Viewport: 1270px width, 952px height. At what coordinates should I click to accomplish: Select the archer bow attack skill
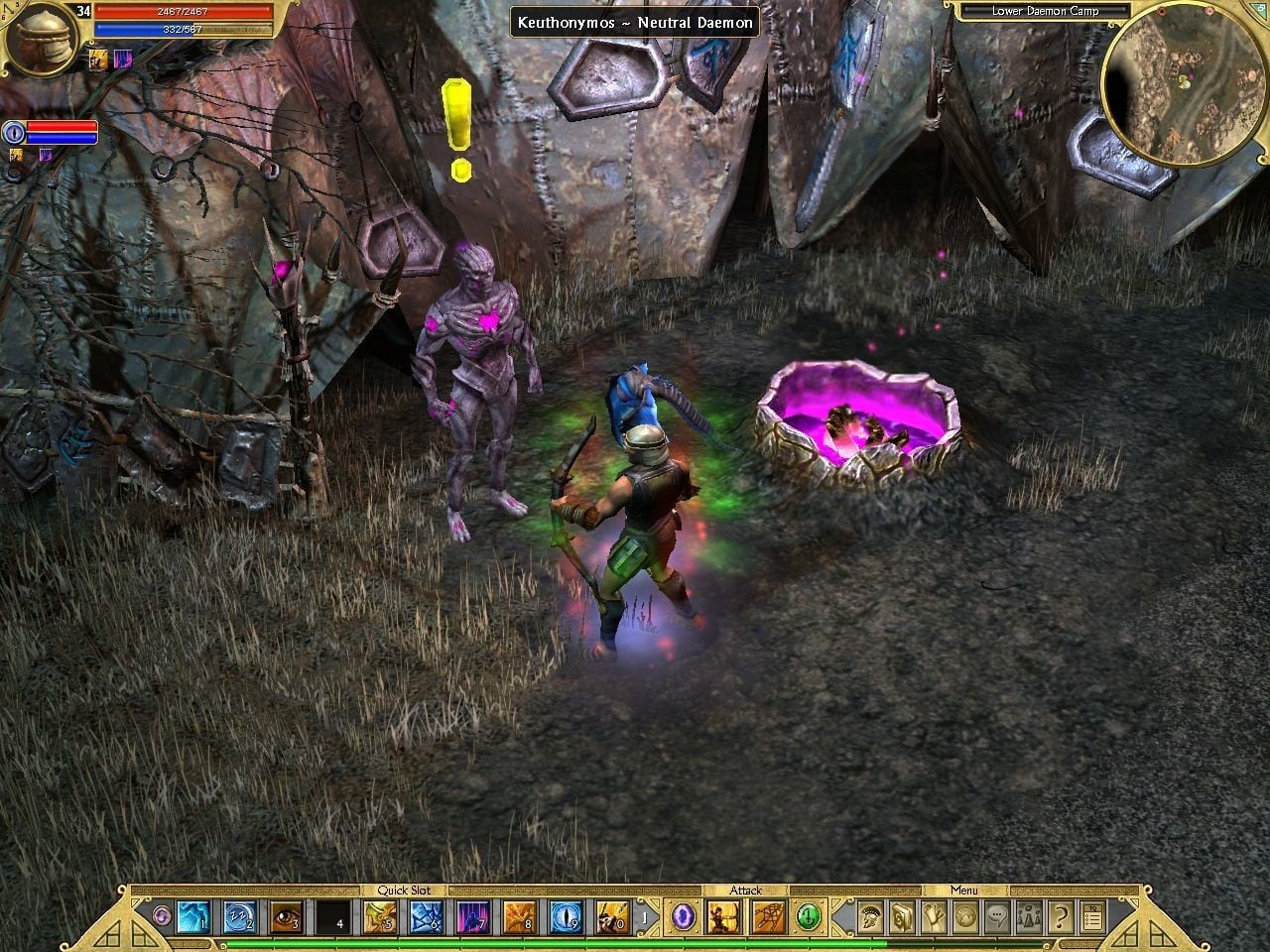coord(721,918)
